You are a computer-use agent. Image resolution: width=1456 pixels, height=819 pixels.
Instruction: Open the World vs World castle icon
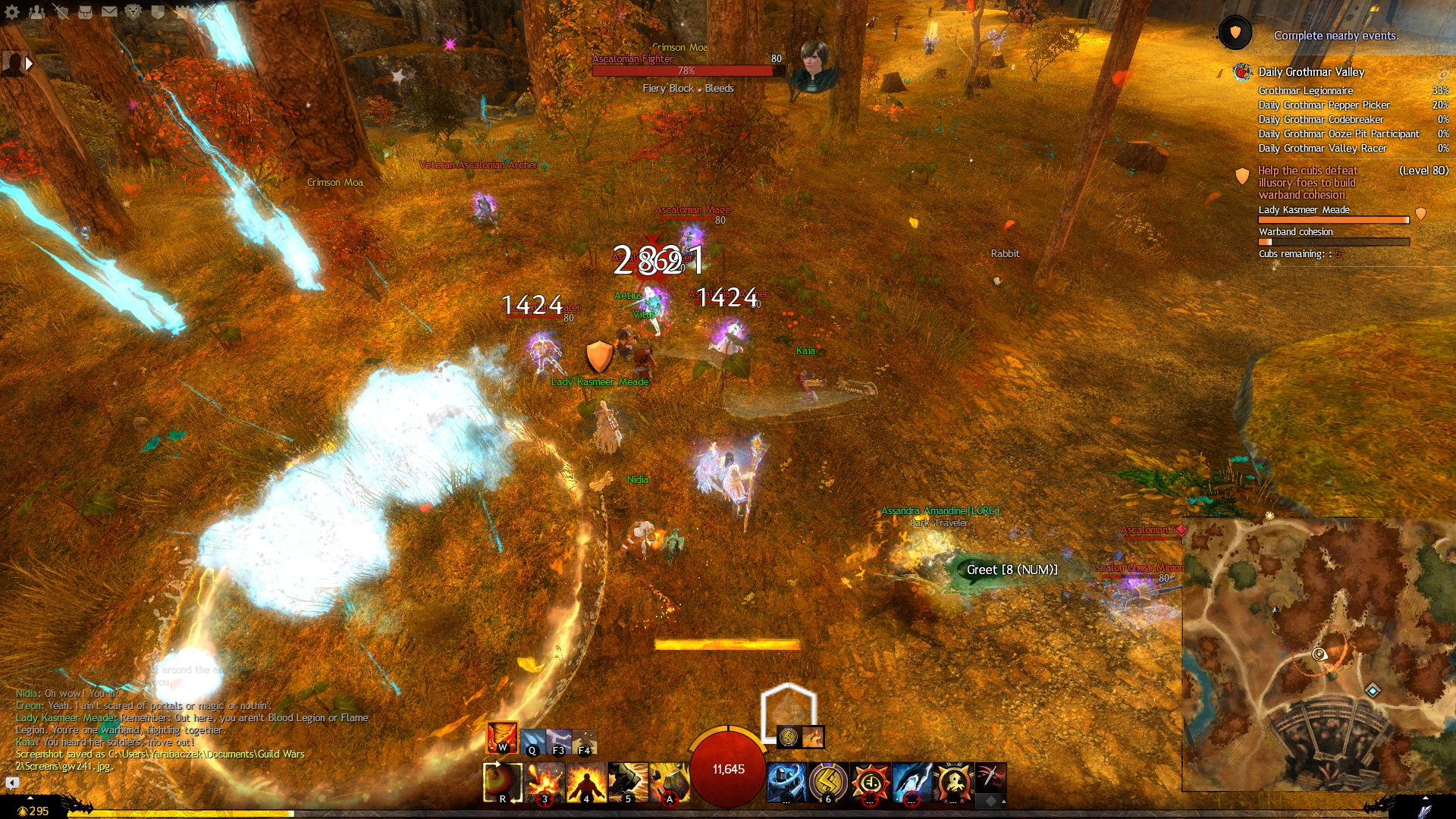point(182,11)
